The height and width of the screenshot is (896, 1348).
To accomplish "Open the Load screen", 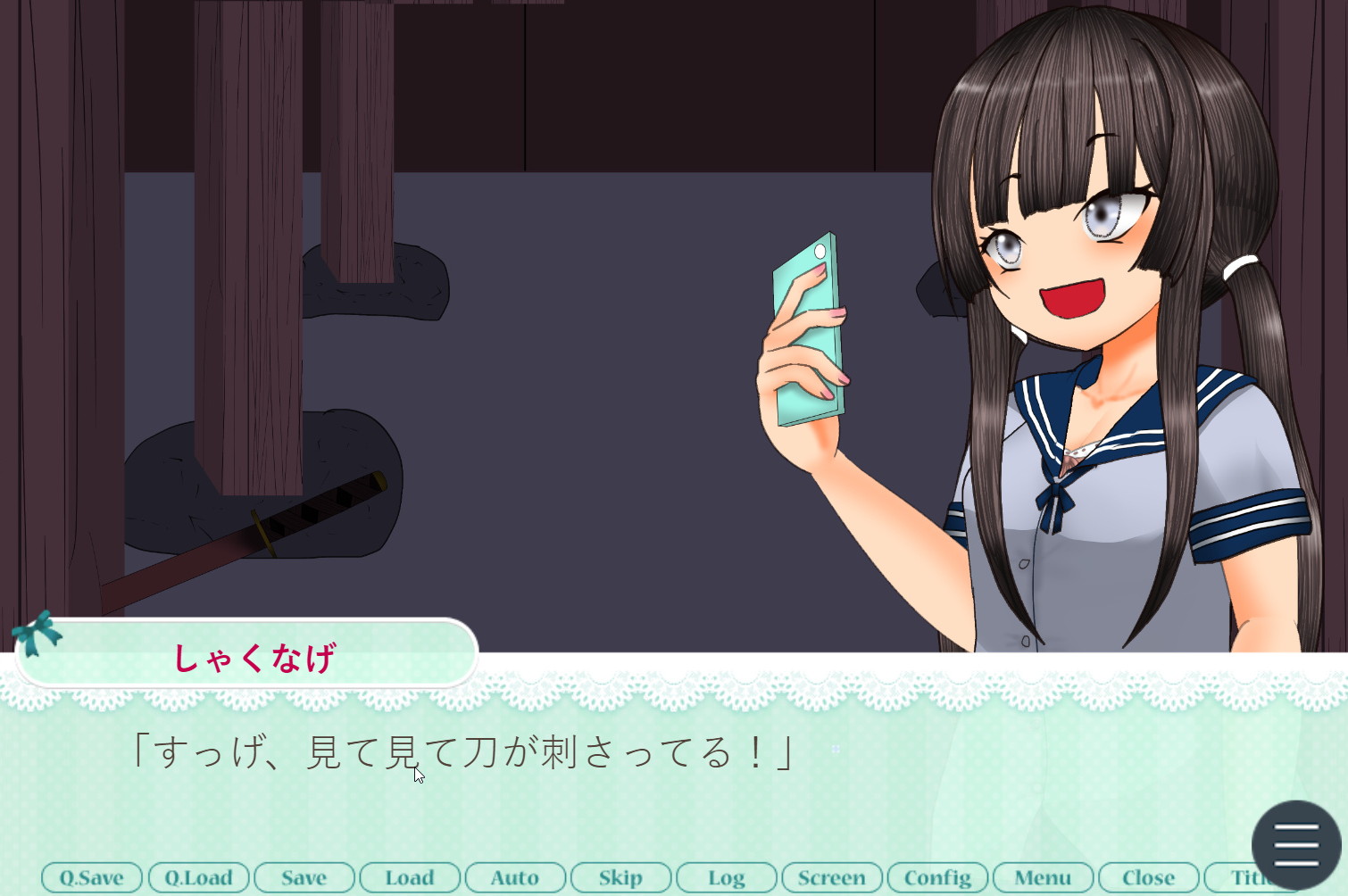I will [410, 877].
